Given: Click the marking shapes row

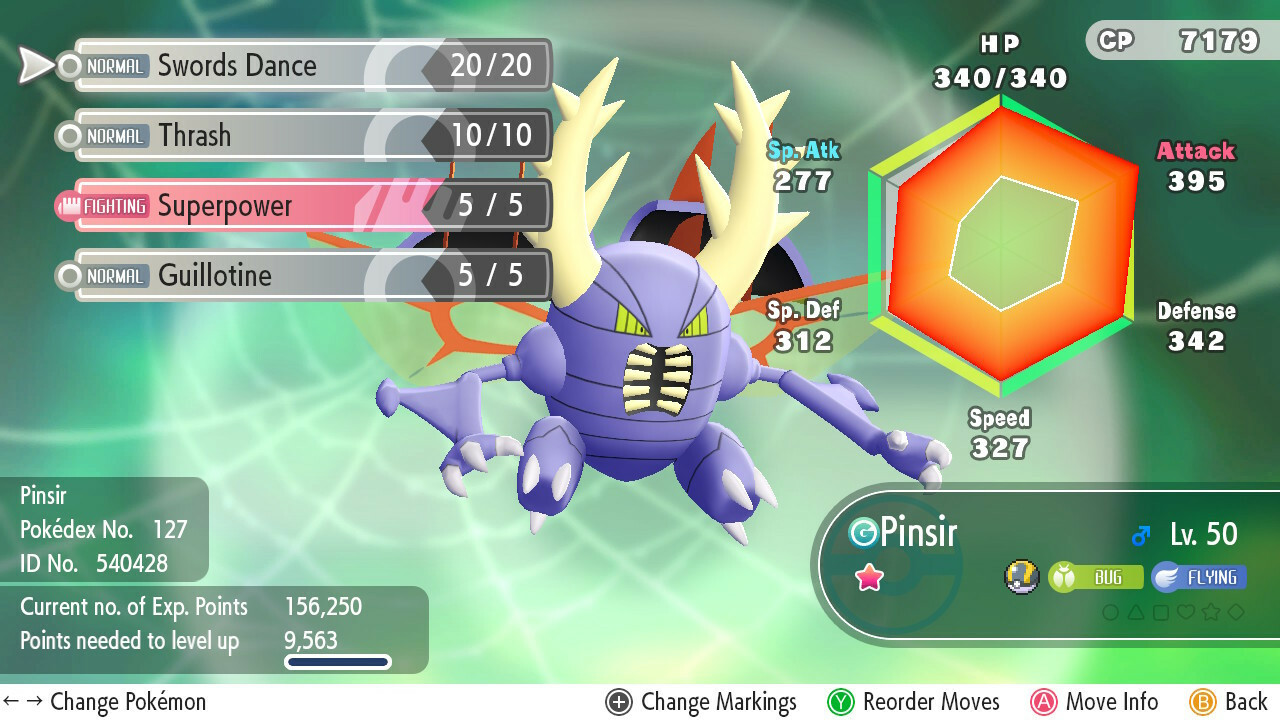Looking at the screenshot, I should pos(1172,612).
